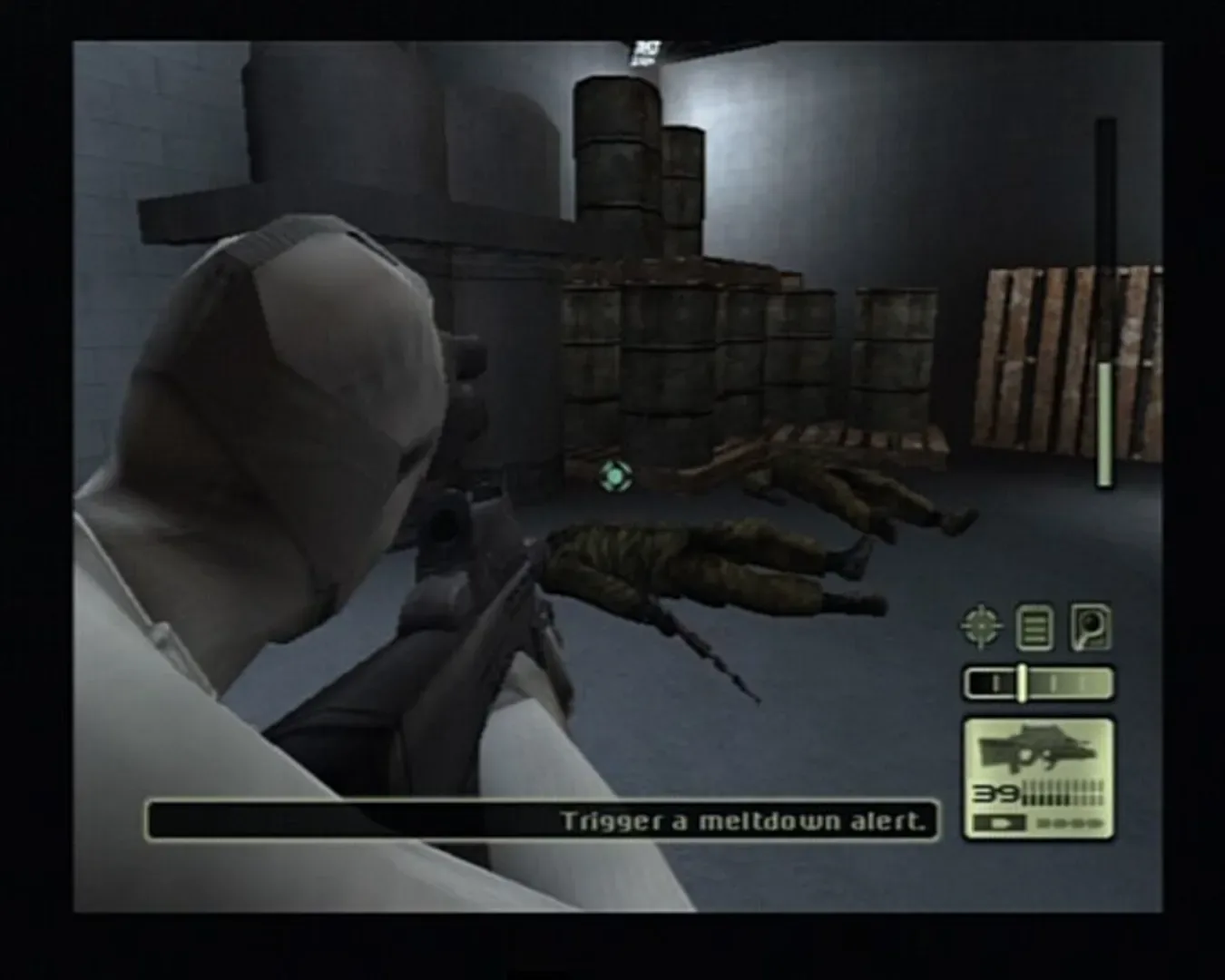
Task: Select the F2000 weapon silhouette
Action: click(1036, 748)
